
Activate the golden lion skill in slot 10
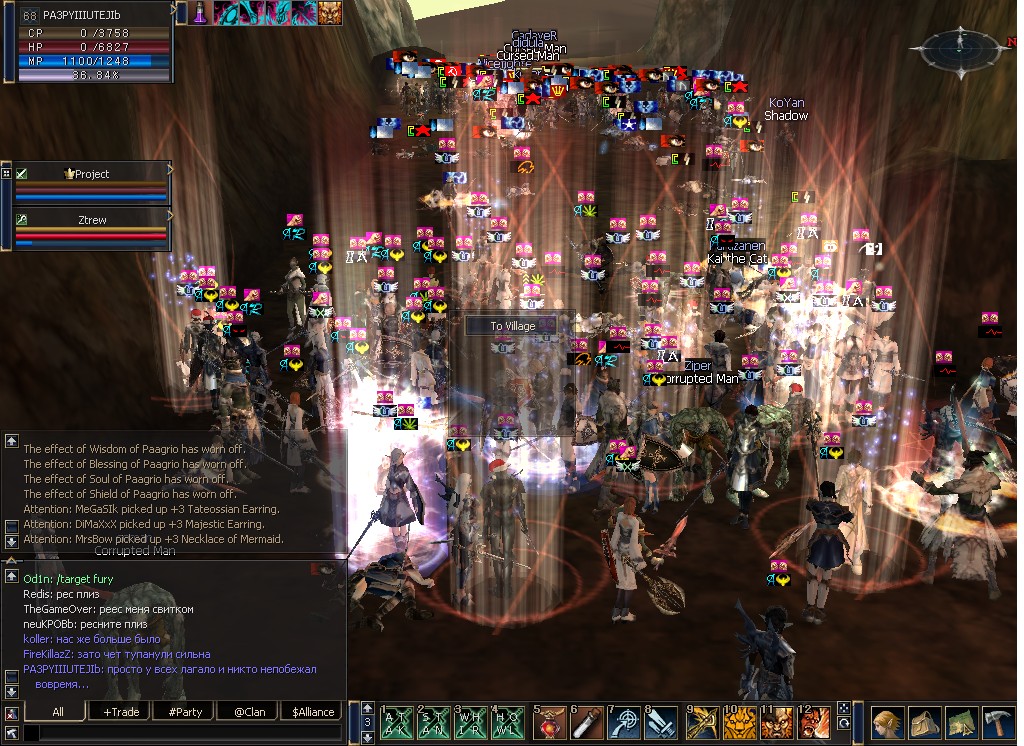coord(740,722)
